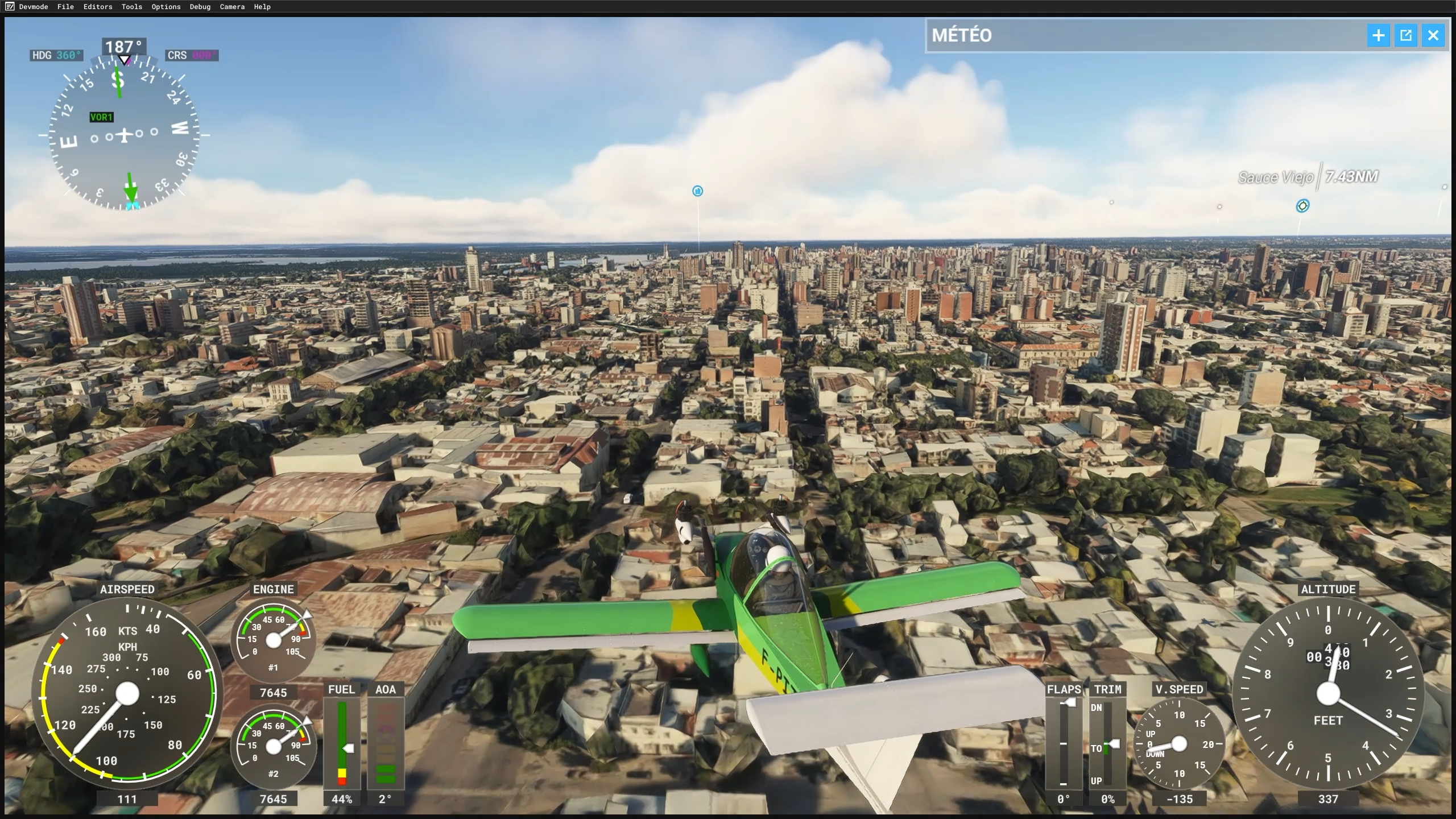The image size is (1456, 819).
Task: Click the heading compass instrument
Action: pos(124,135)
